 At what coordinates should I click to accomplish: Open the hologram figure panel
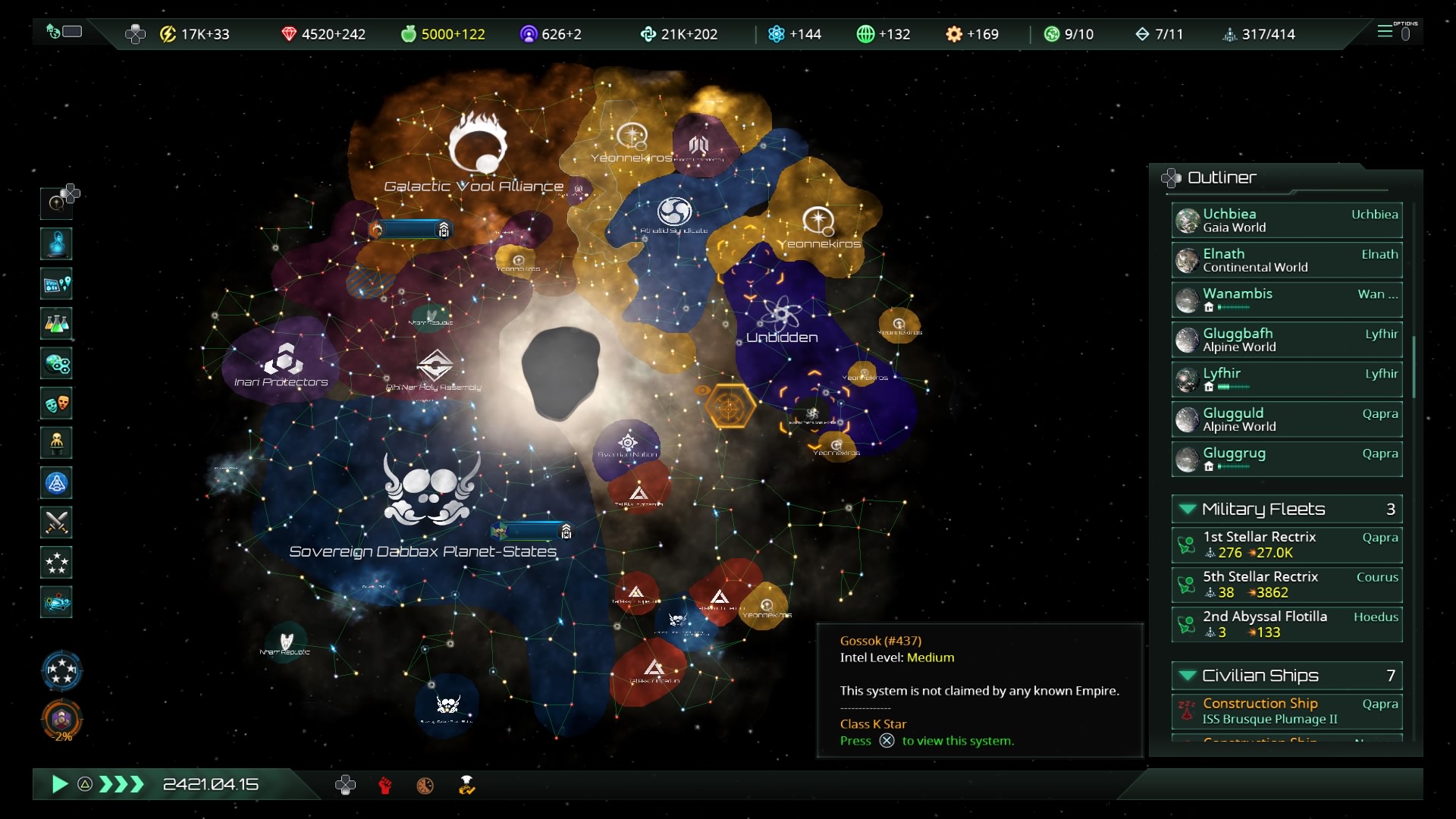tap(57, 244)
